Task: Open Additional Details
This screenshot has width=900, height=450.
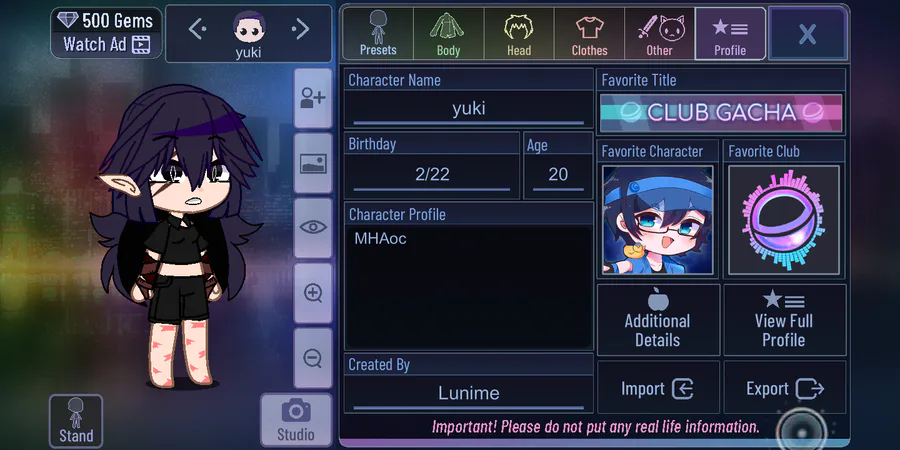Action: [x=658, y=320]
